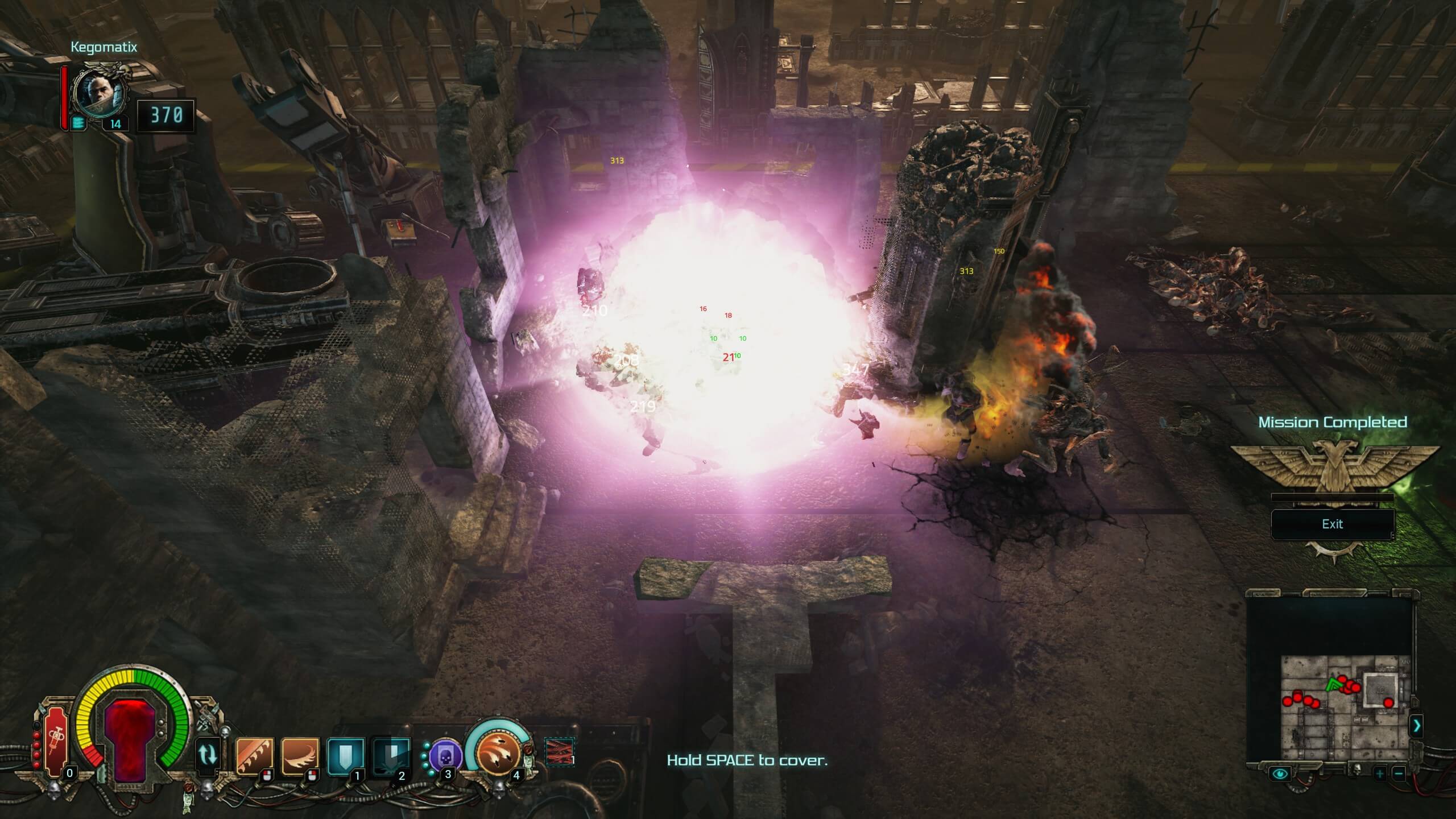The width and height of the screenshot is (1456, 819).
Task: Activate the serrated blade attack skill
Action: (254, 757)
